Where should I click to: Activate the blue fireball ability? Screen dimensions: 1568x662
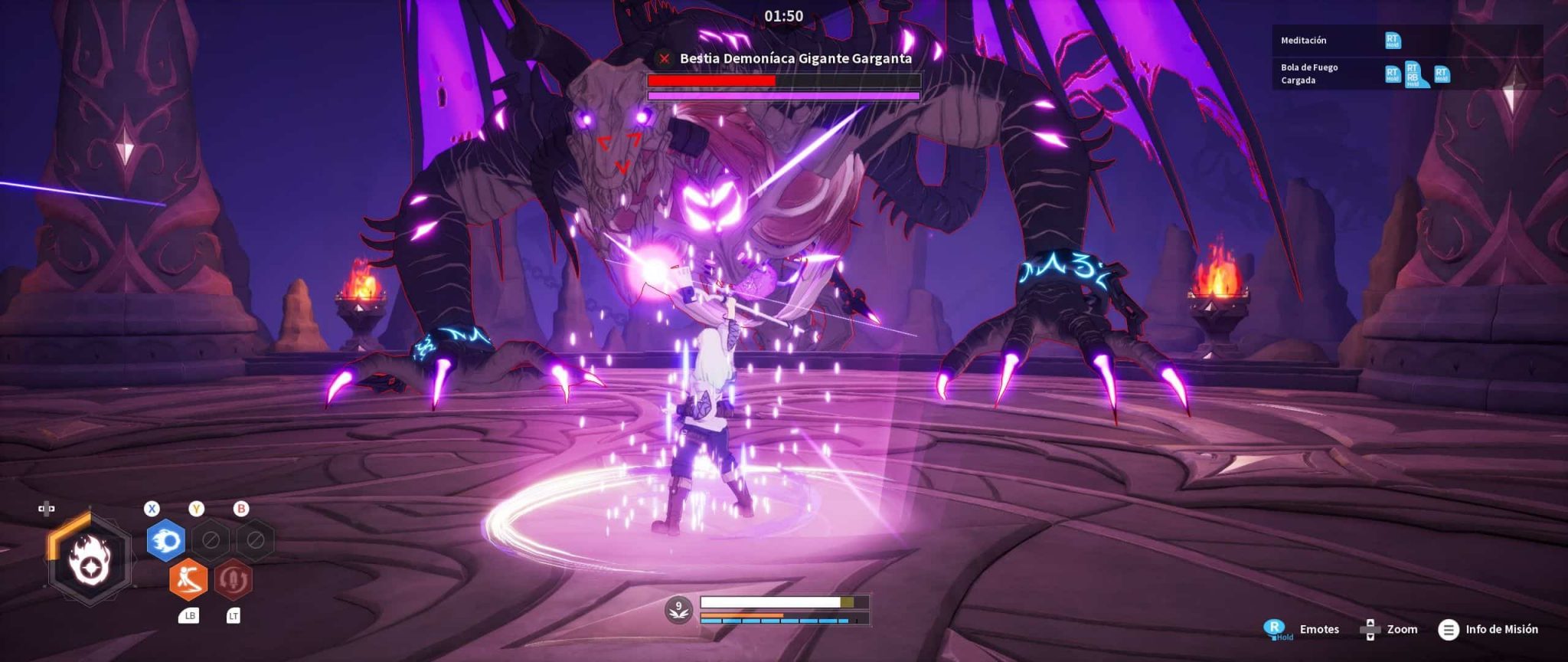tap(165, 540)
